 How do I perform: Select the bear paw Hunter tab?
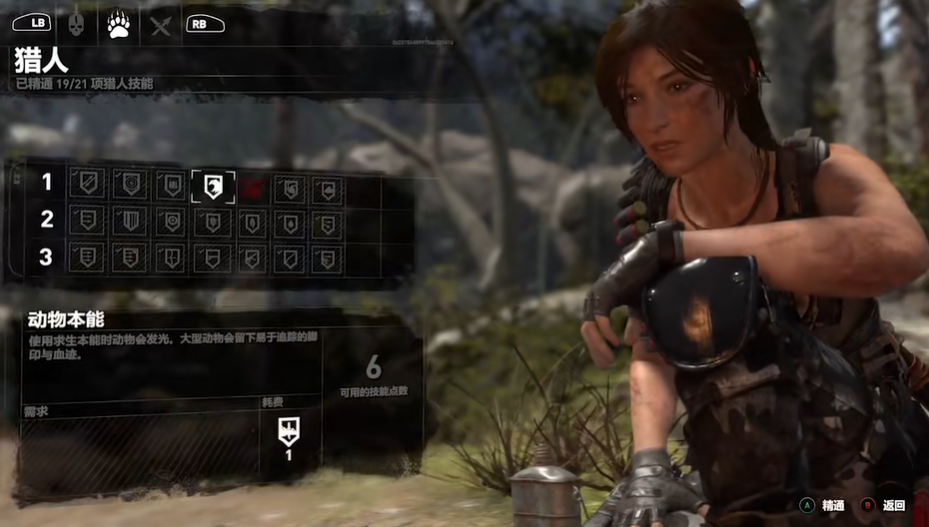click(x=119, y=23)
